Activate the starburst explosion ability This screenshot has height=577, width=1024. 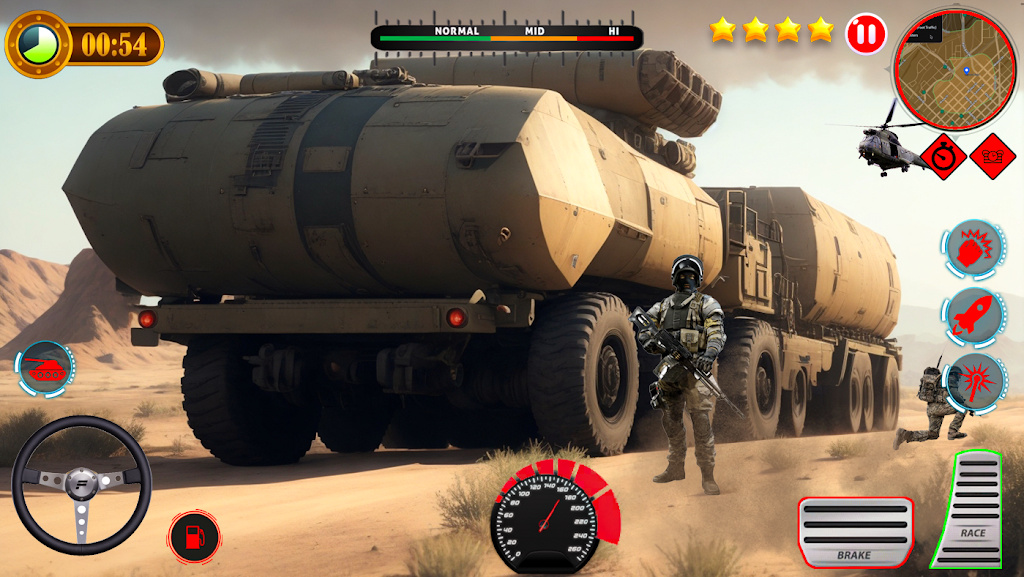[x=975, y=381]
